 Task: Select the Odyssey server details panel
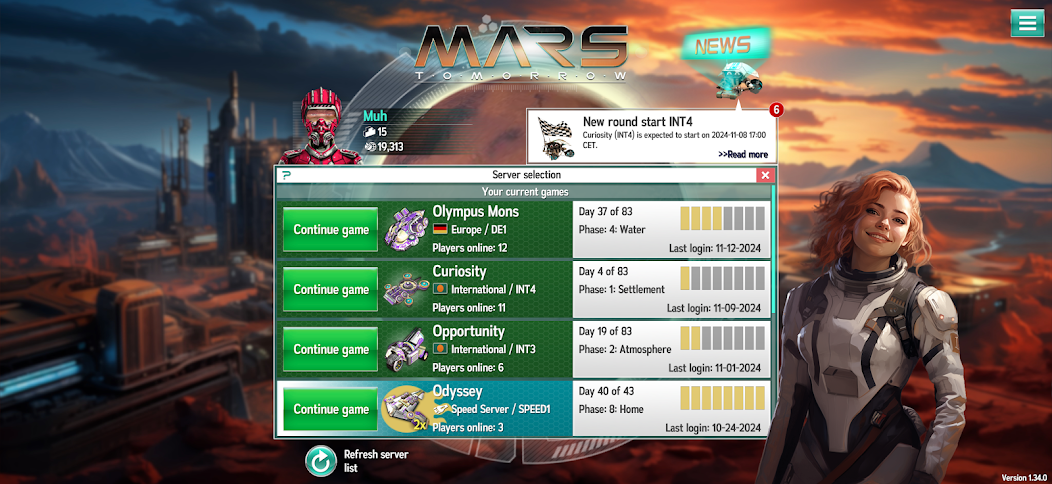[672, 409]
